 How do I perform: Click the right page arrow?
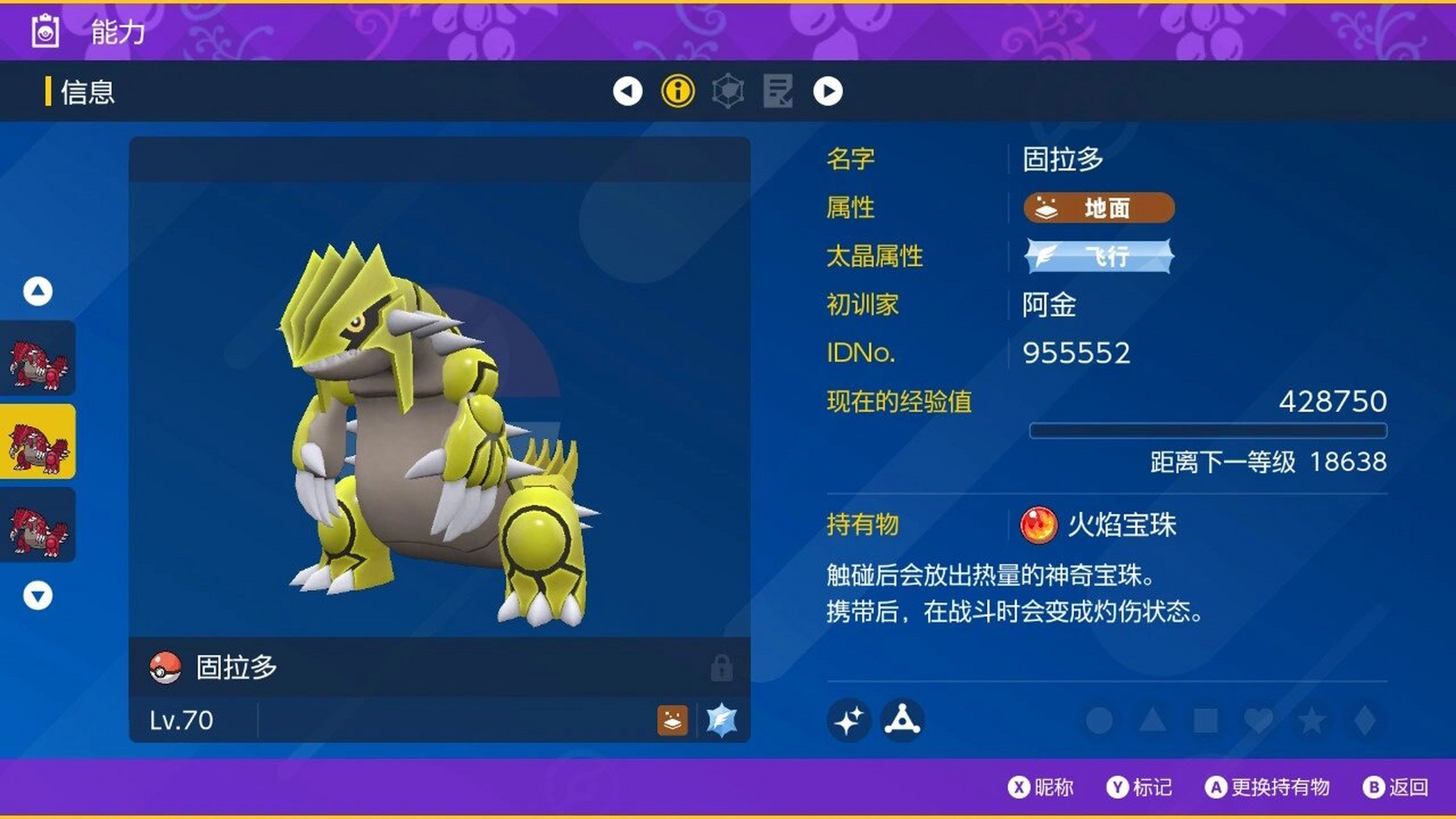(828, 91)
